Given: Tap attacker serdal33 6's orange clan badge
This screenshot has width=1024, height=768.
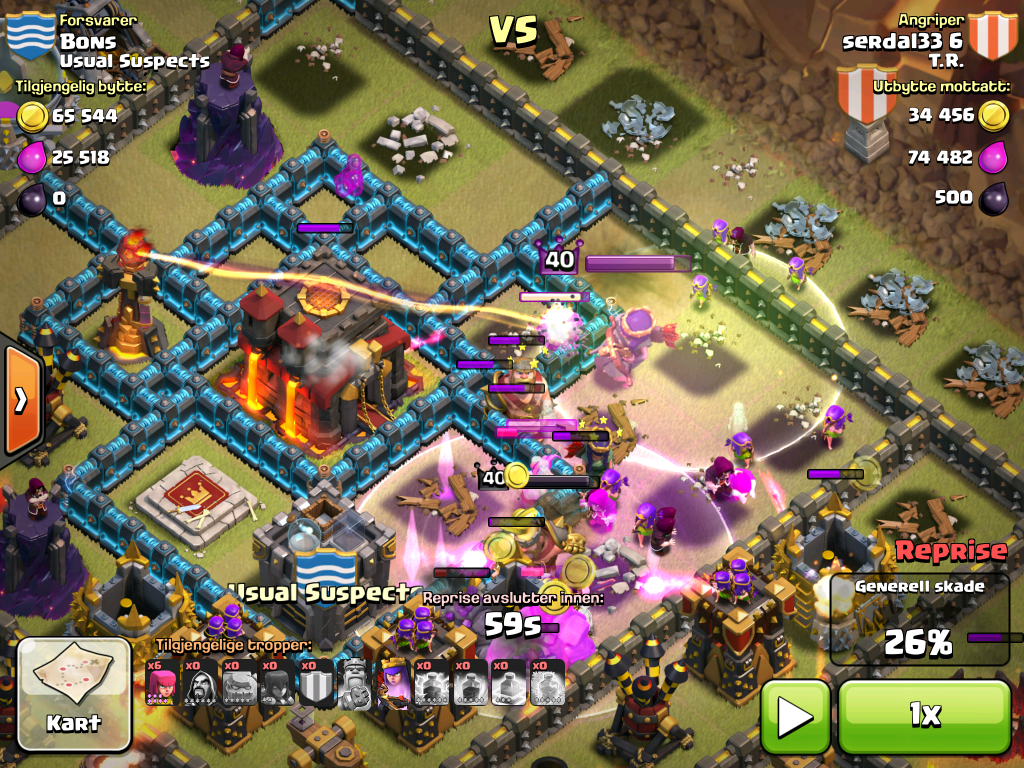Looking at the screenshot, I should coord(991,36).
